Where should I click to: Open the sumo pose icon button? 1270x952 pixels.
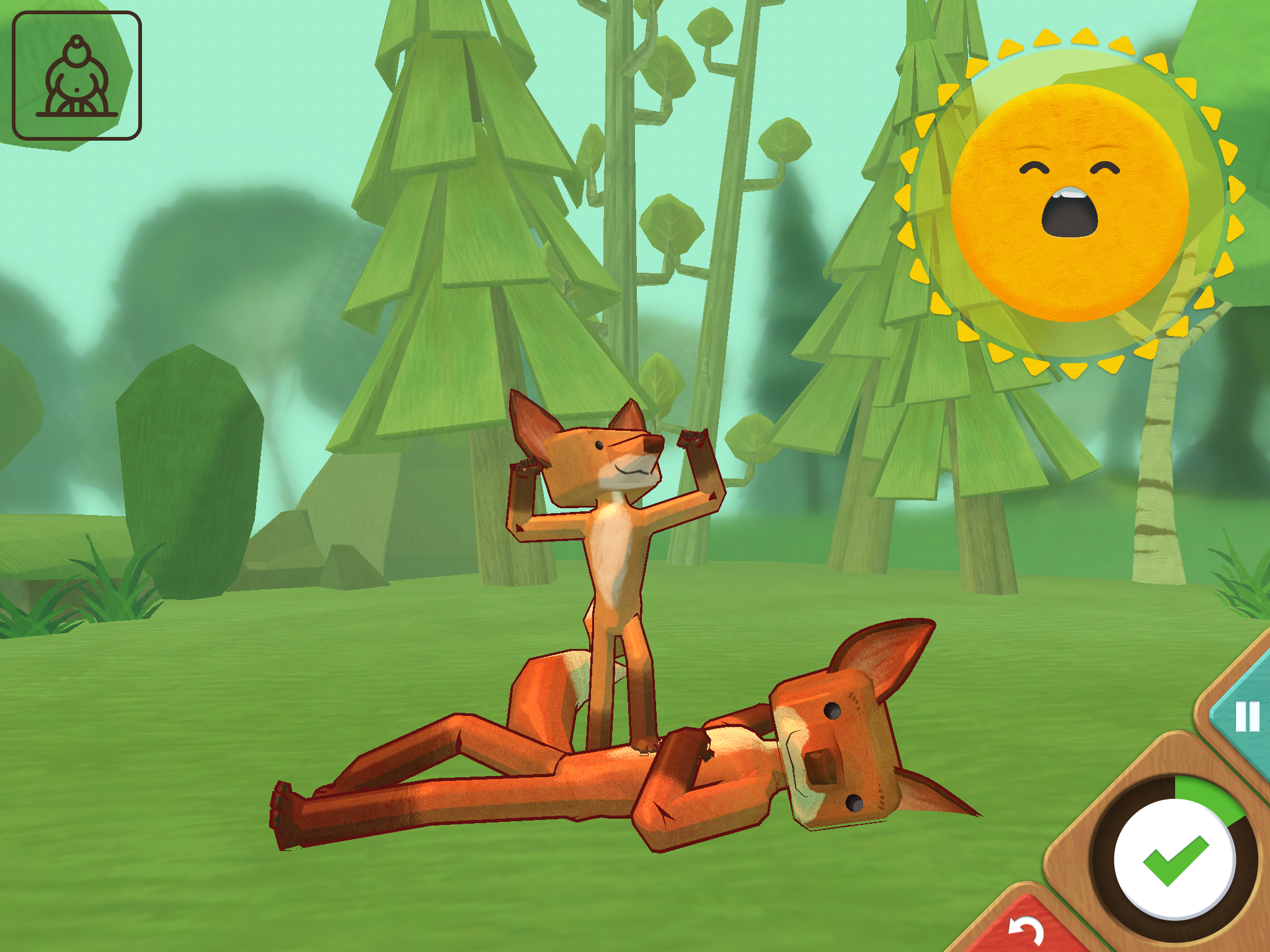[x=77, y=76]
